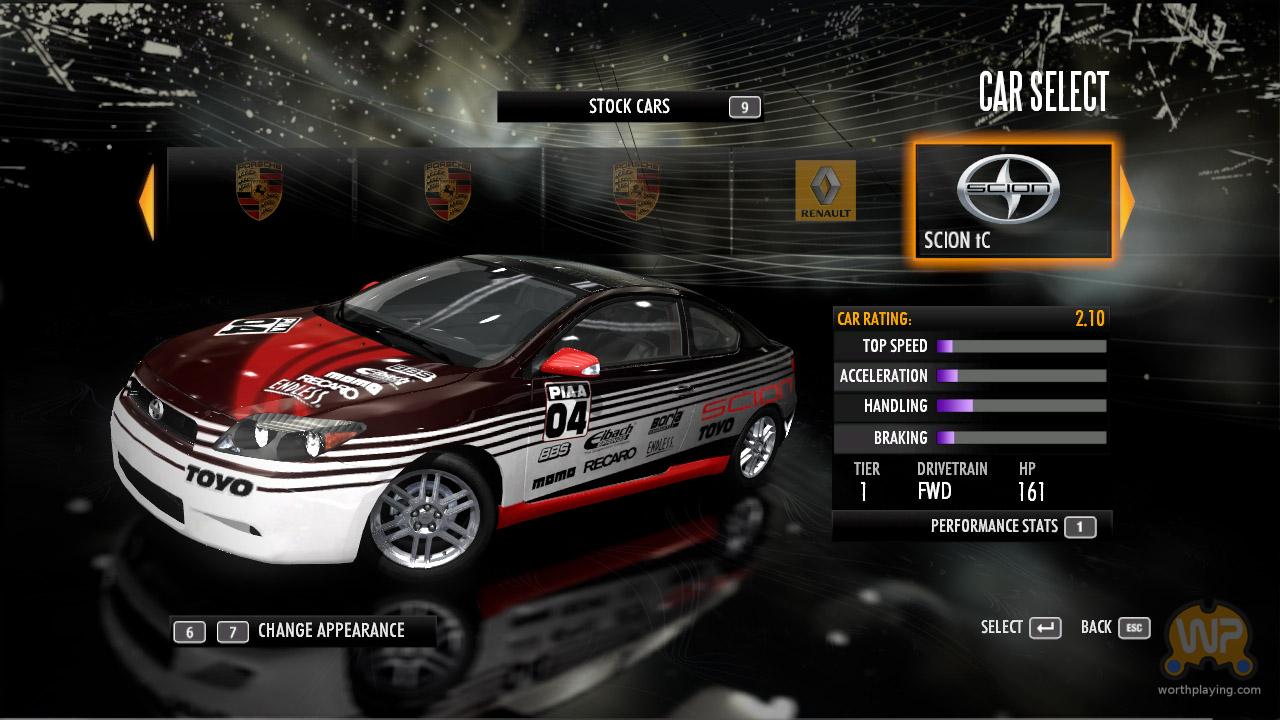Open the Stock Cars category selector
Screen dimensions: 1280x720
(629, 107)
